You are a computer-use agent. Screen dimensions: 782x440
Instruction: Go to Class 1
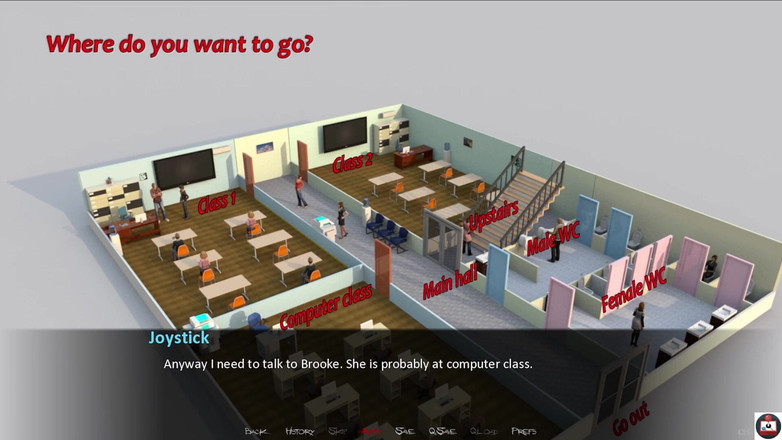(x=217, y=201)
